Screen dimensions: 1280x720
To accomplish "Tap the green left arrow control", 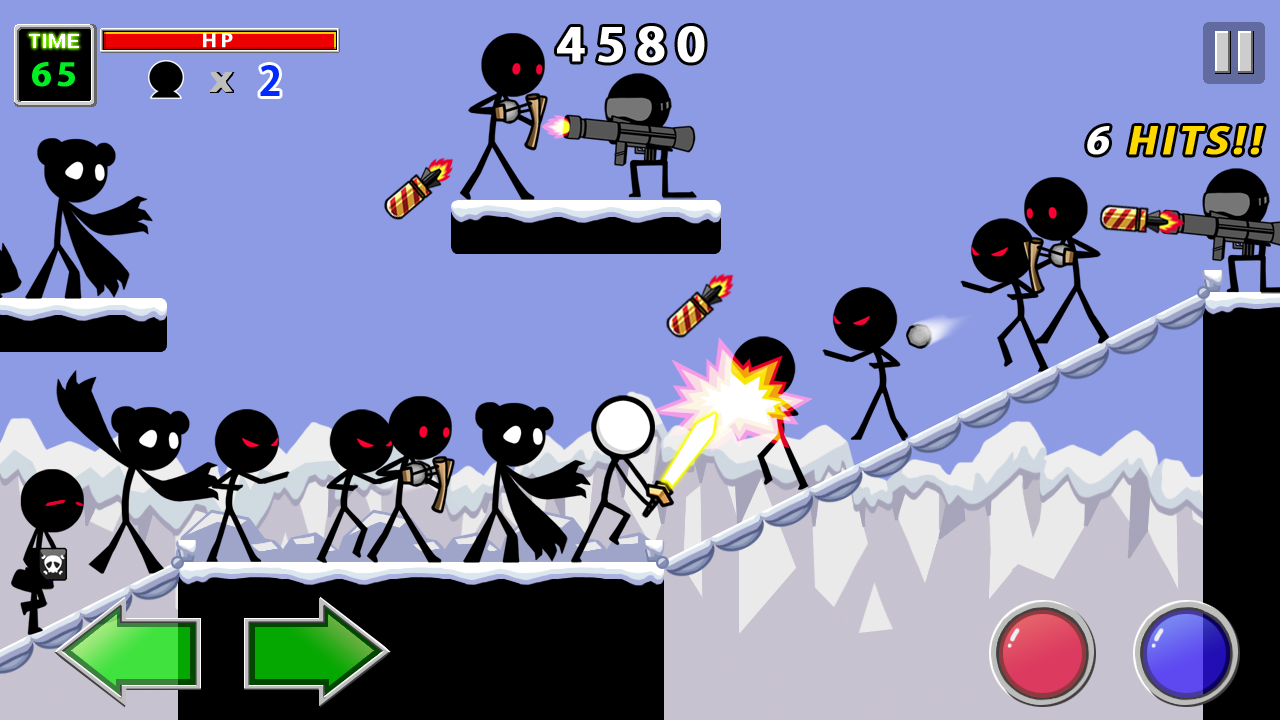I will 125,652.
